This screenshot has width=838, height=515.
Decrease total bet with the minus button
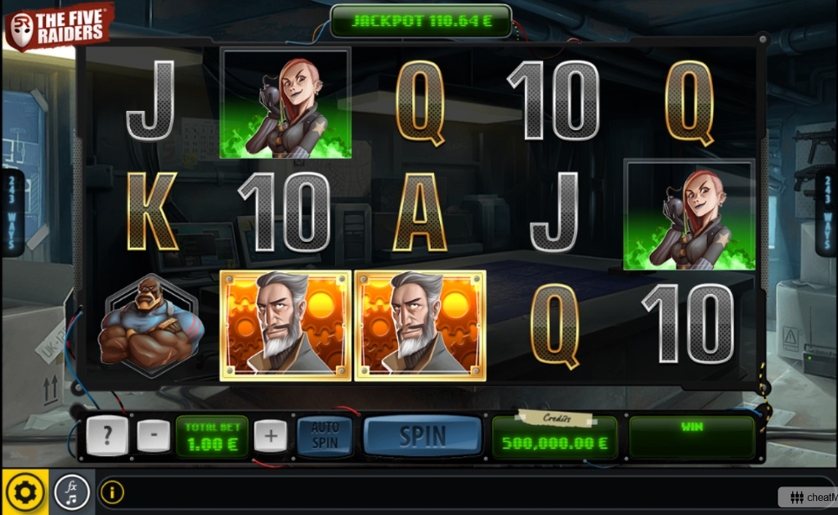pyautogui.click(x=153, y=437)
